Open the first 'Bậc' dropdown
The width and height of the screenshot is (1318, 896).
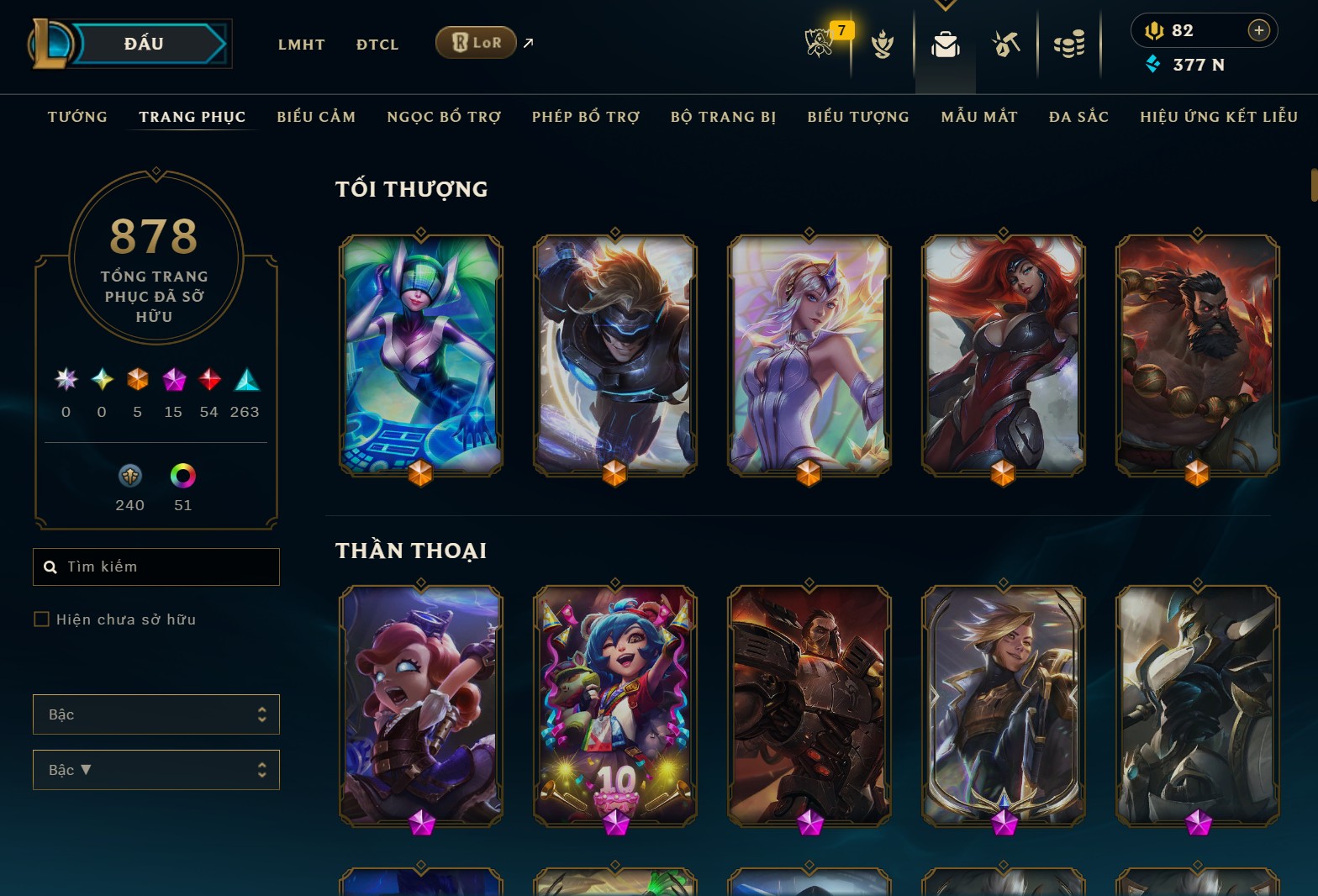tap(156, 714)
